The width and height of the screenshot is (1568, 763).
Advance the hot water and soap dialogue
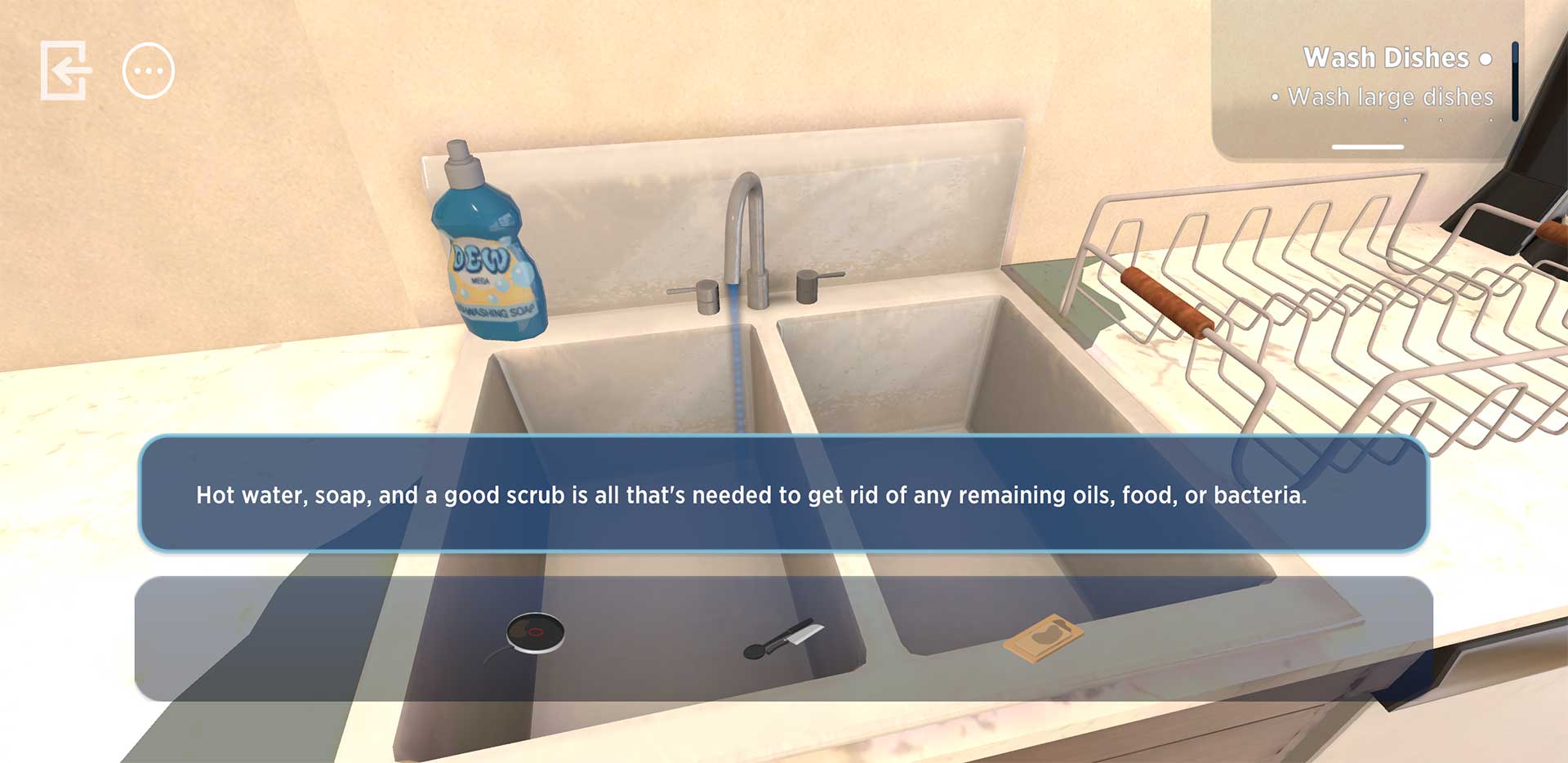(783, 494)
